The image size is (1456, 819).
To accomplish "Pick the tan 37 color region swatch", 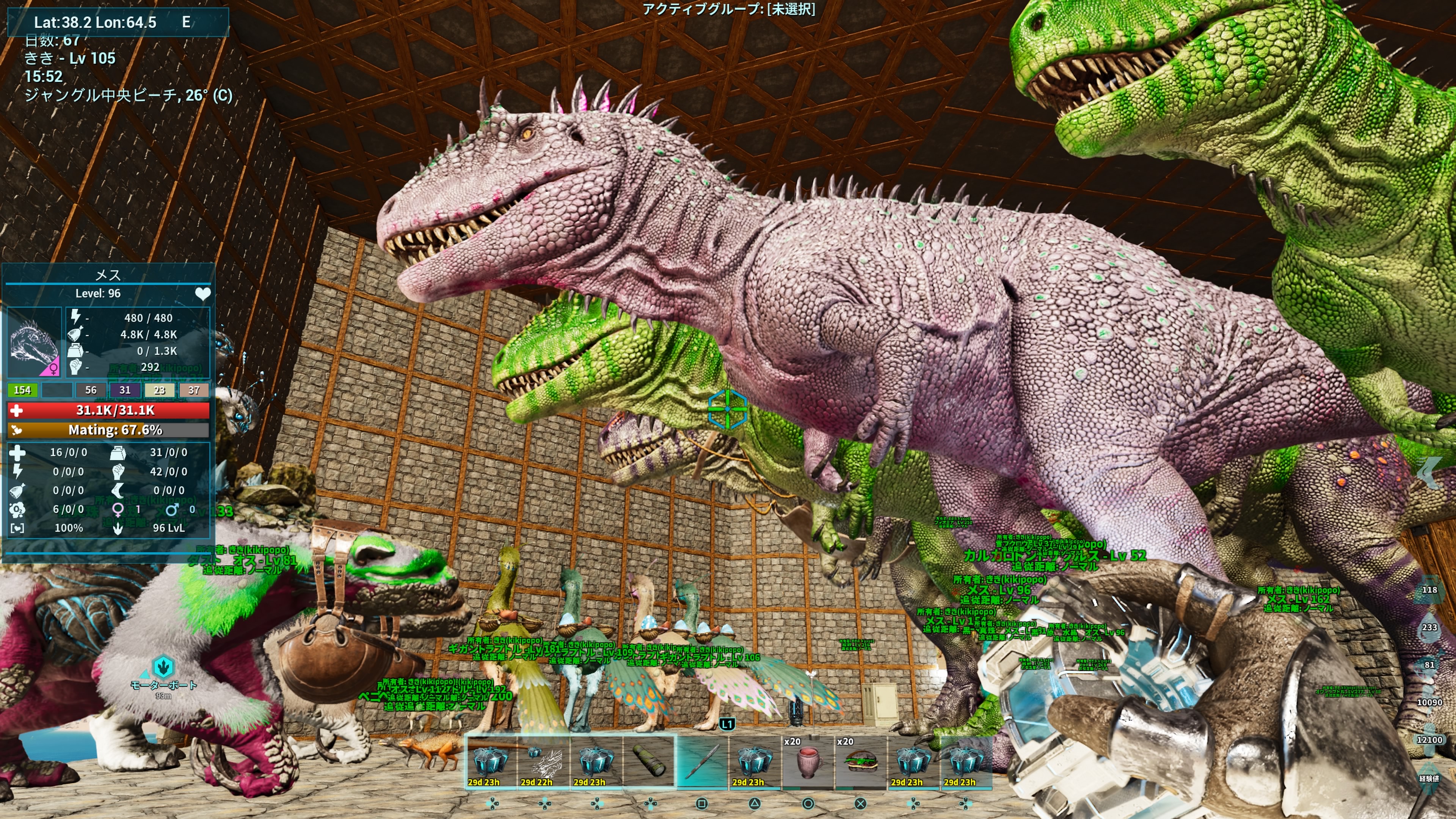I will [194, 390].
